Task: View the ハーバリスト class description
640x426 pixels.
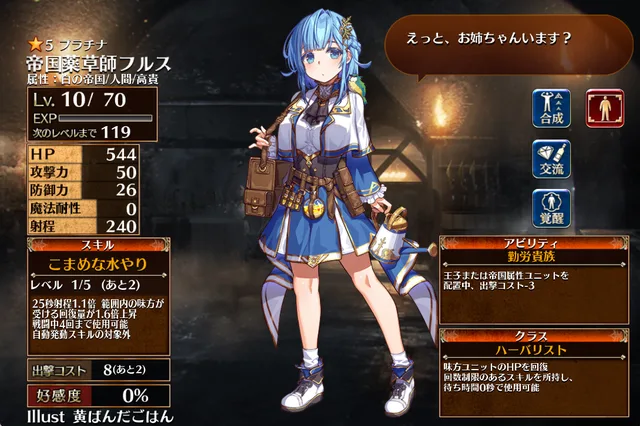Action: pos(537,350)
